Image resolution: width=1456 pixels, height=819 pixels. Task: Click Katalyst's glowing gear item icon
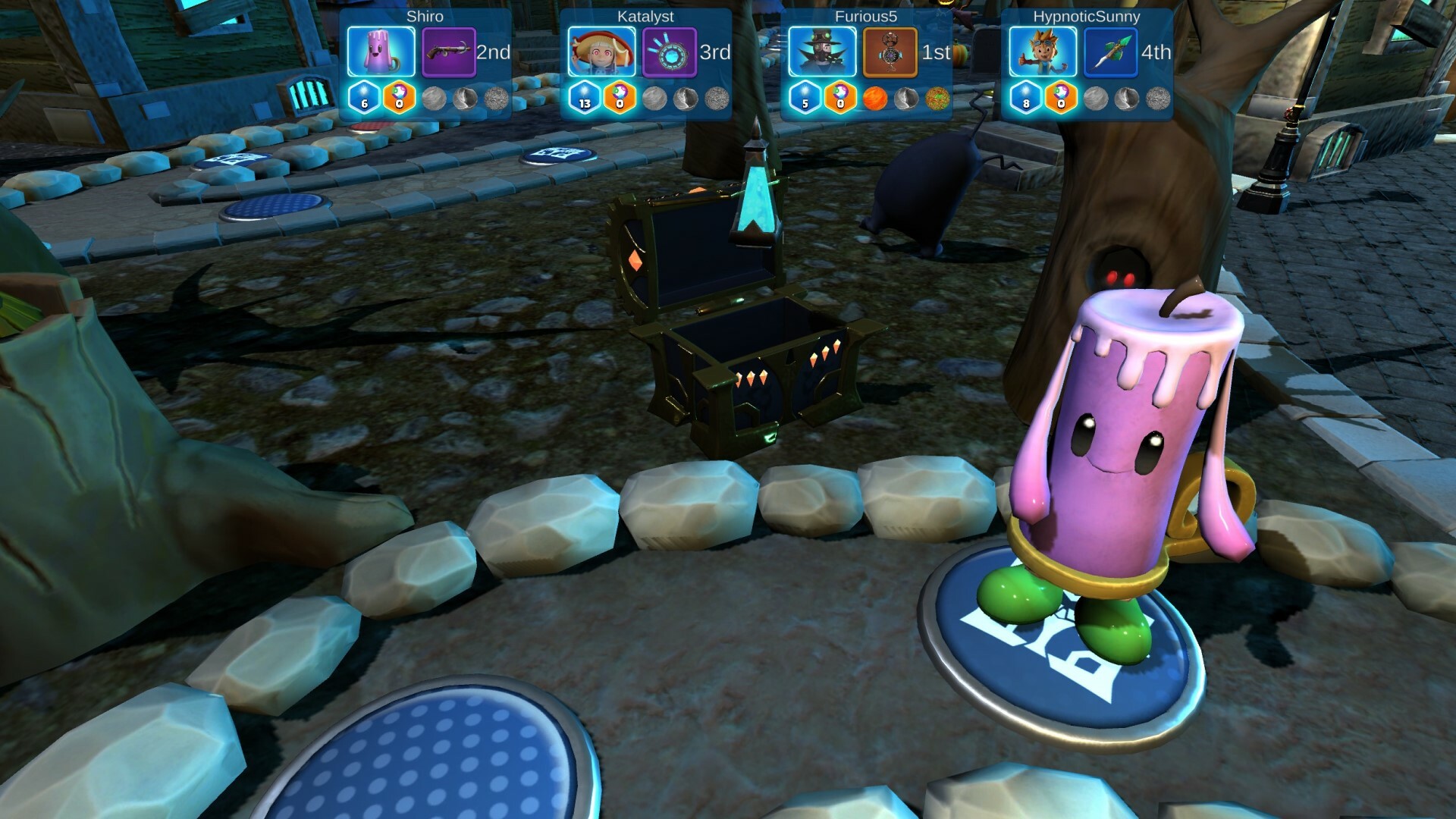pyautogui.click(x=669, y=52)
